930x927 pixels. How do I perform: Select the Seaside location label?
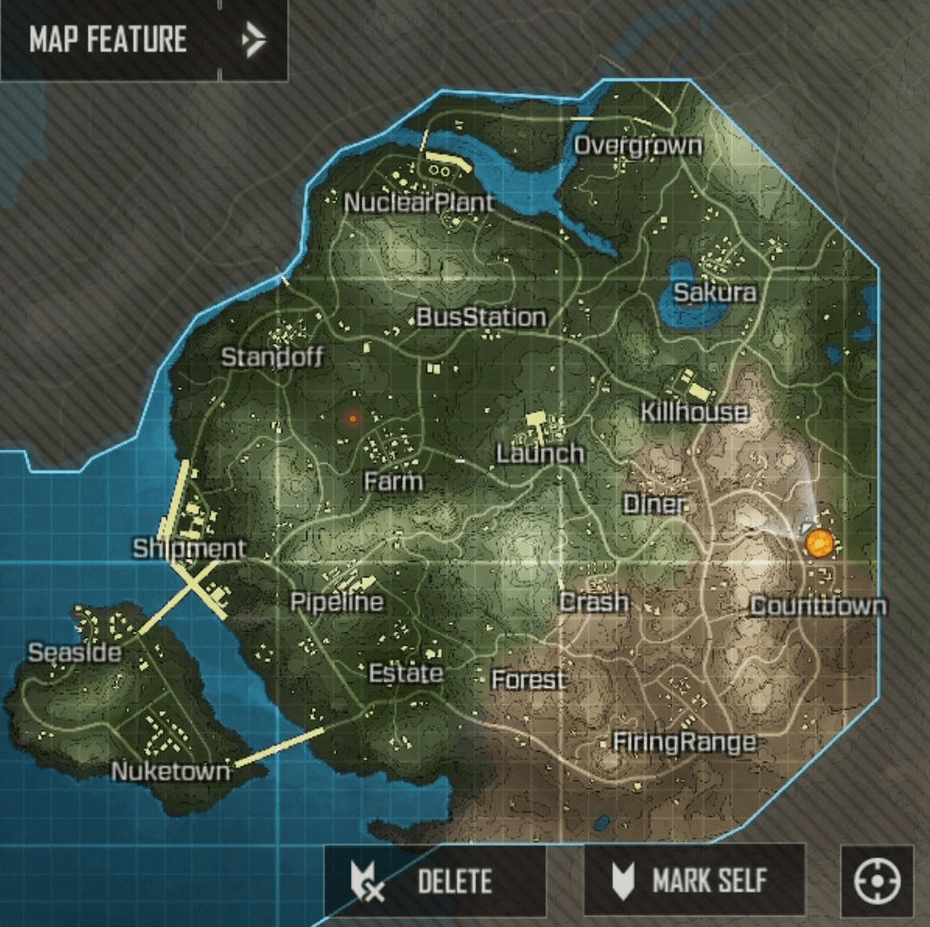74,653
